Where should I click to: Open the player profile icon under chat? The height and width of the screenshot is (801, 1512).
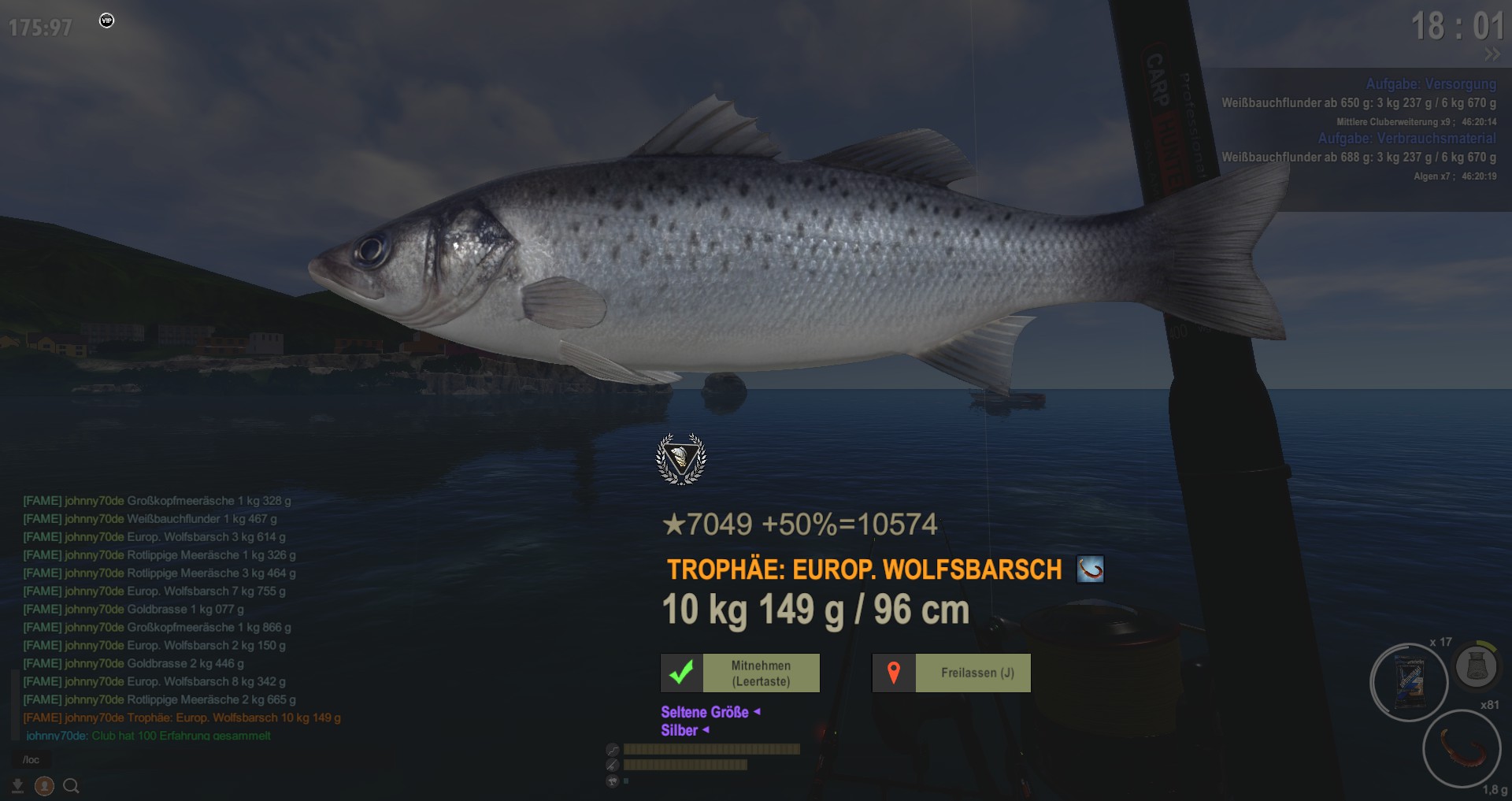44,786
